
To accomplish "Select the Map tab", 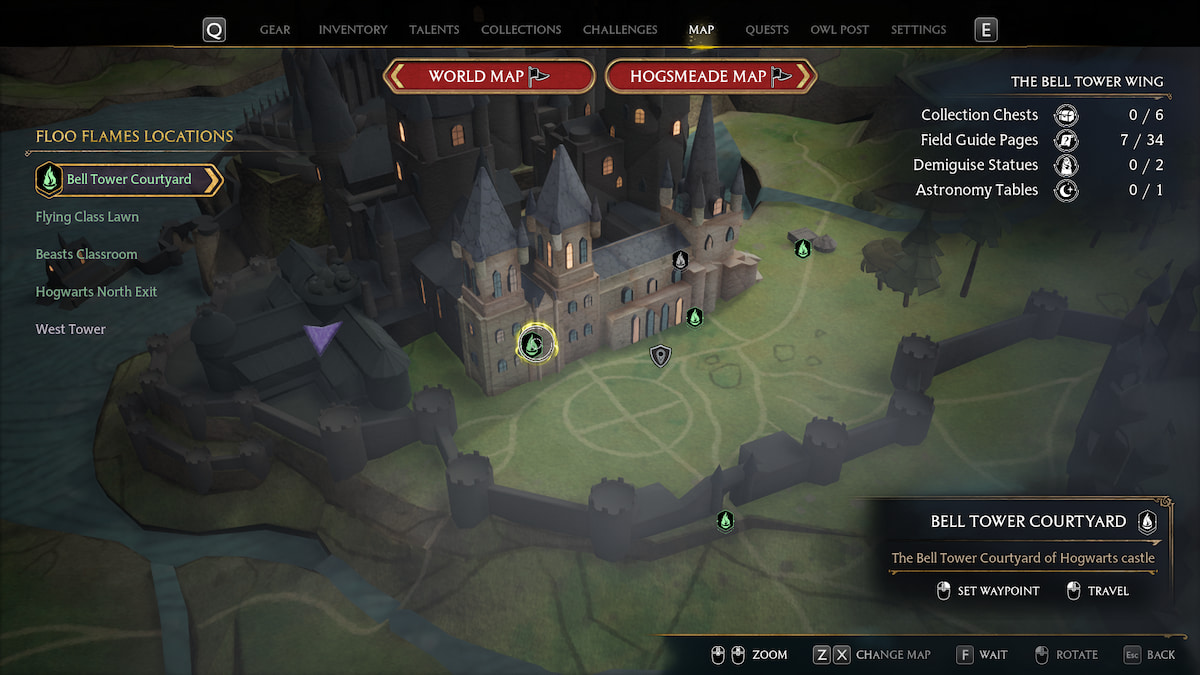I will pos(701,30).
